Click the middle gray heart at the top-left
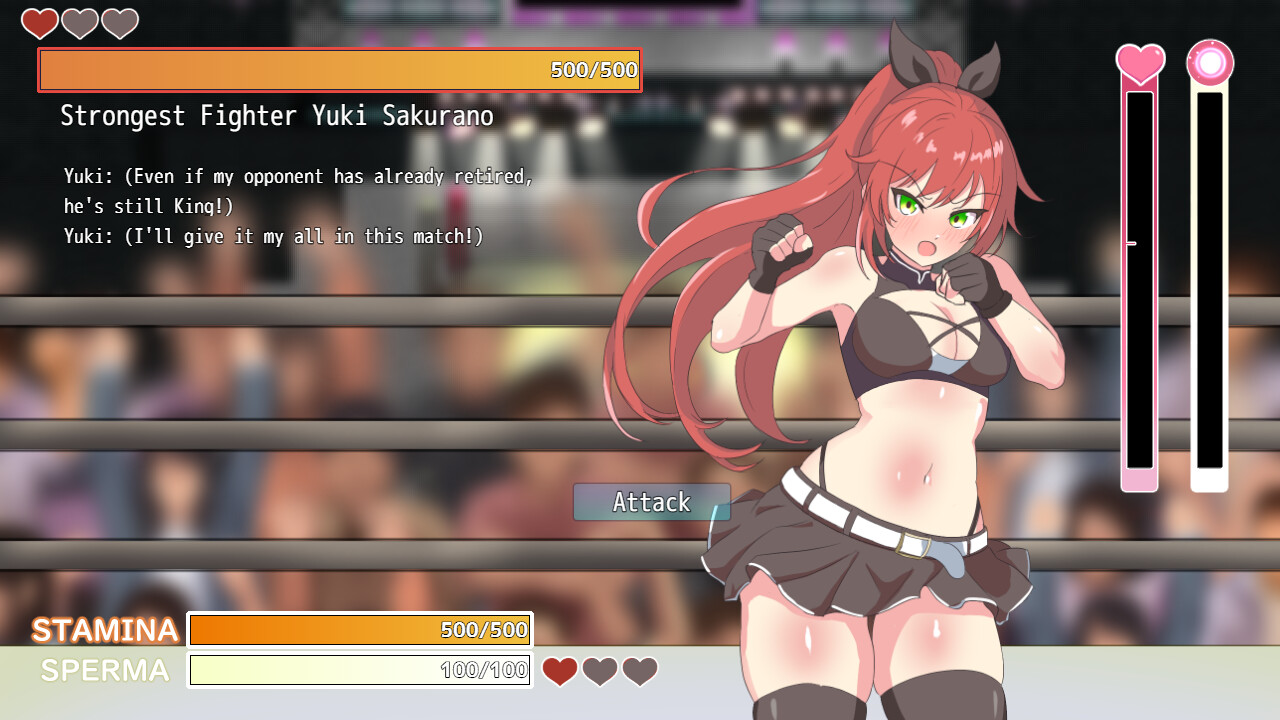 [x=79, y=23]
